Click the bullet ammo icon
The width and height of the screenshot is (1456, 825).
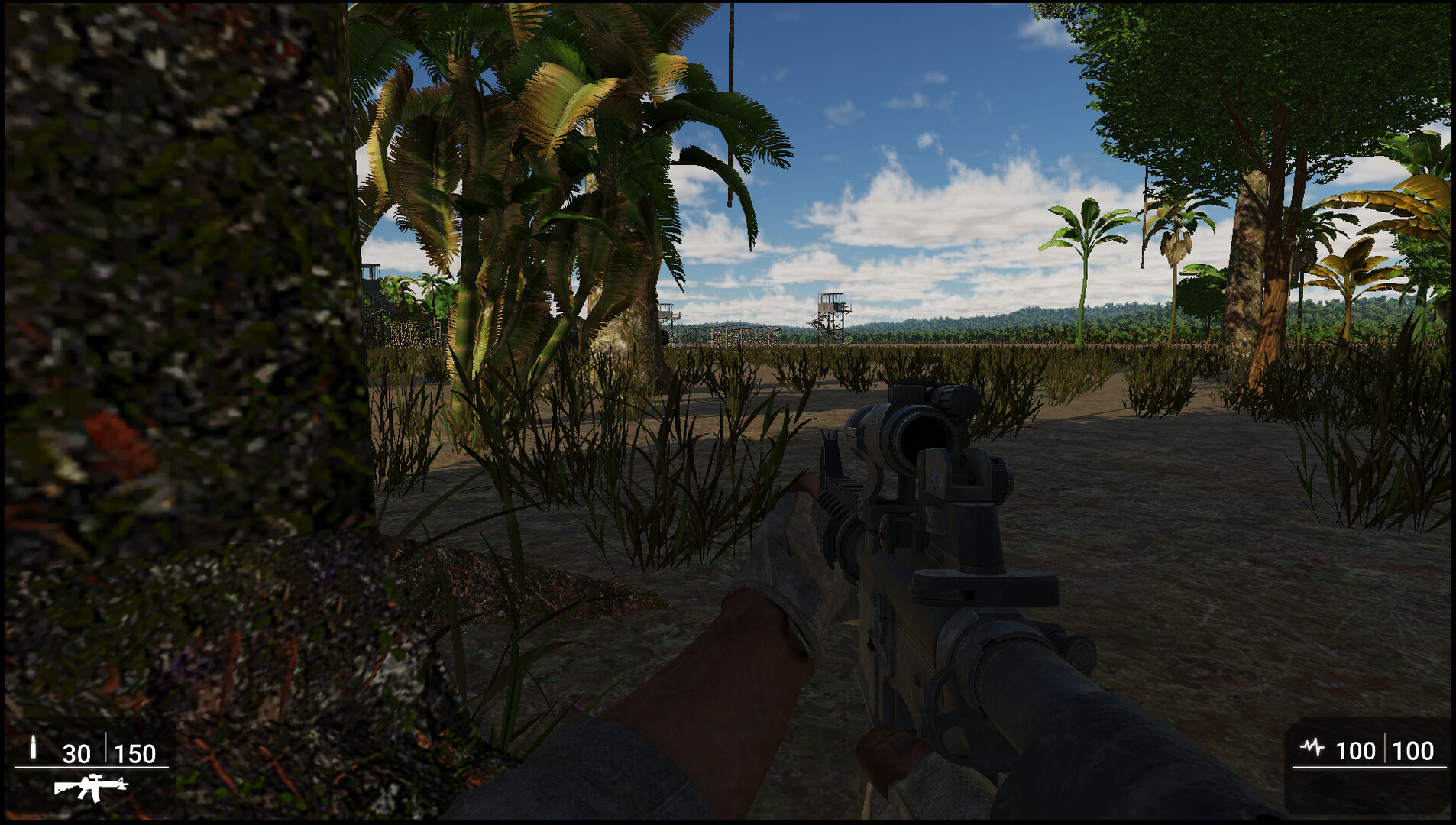point(34,746)
